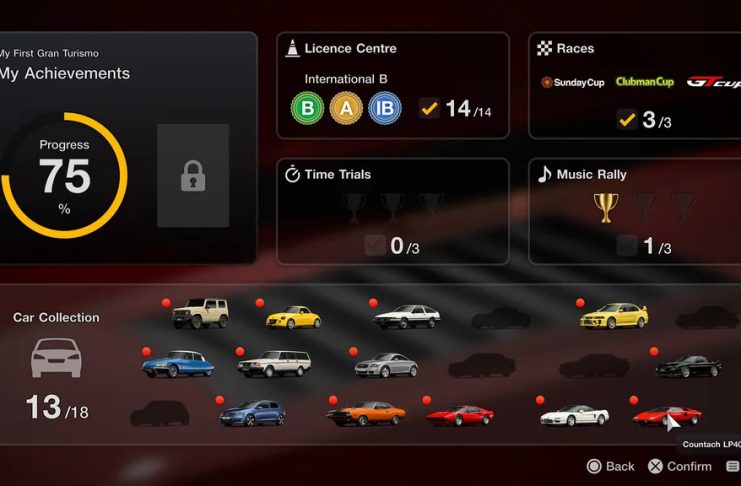This screenshot has height=486, width=741.
Task: Choose the white station wagon thumbnail
Action: (274, 363)
